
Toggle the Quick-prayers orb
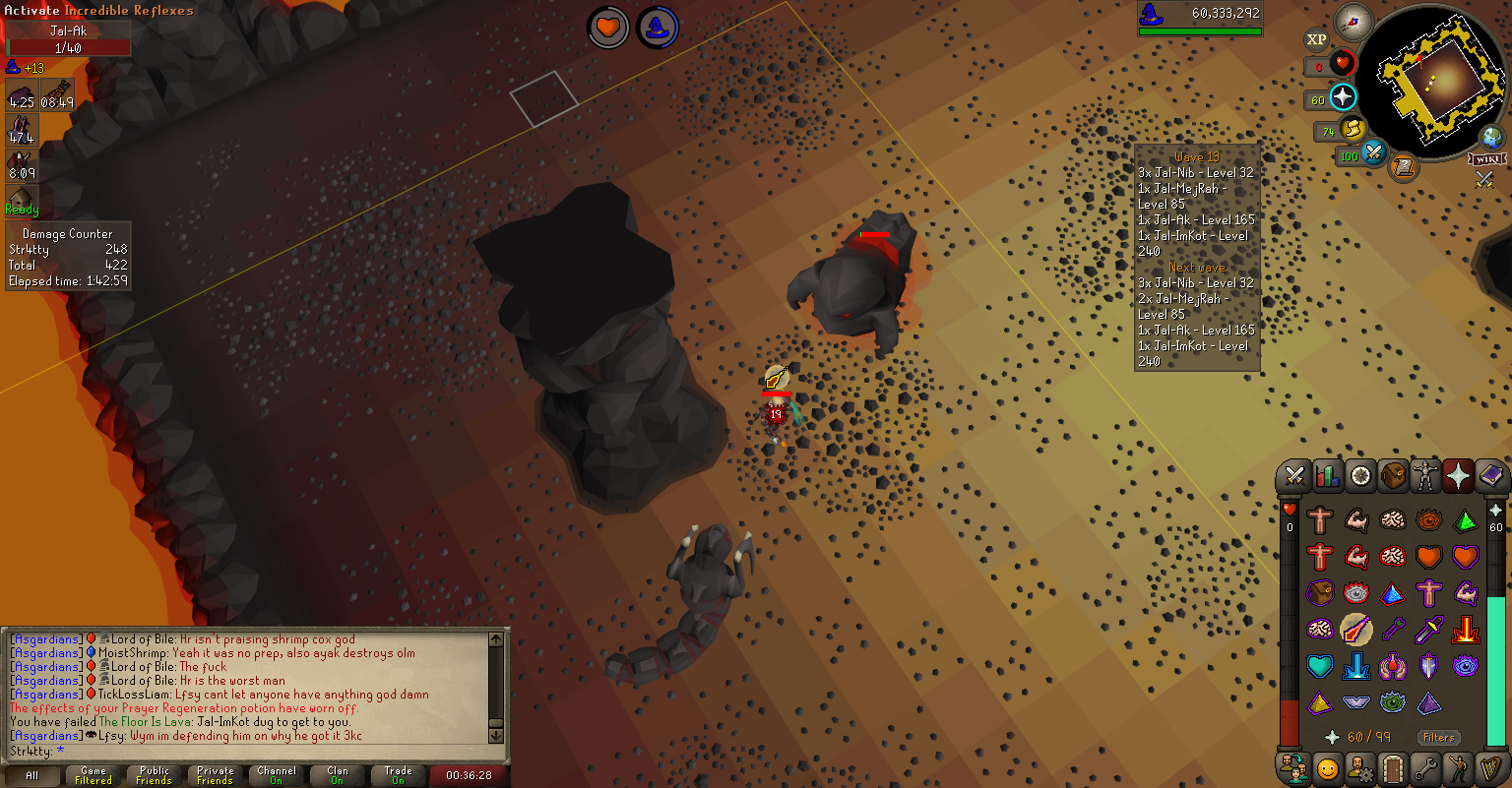(1343, 97)
